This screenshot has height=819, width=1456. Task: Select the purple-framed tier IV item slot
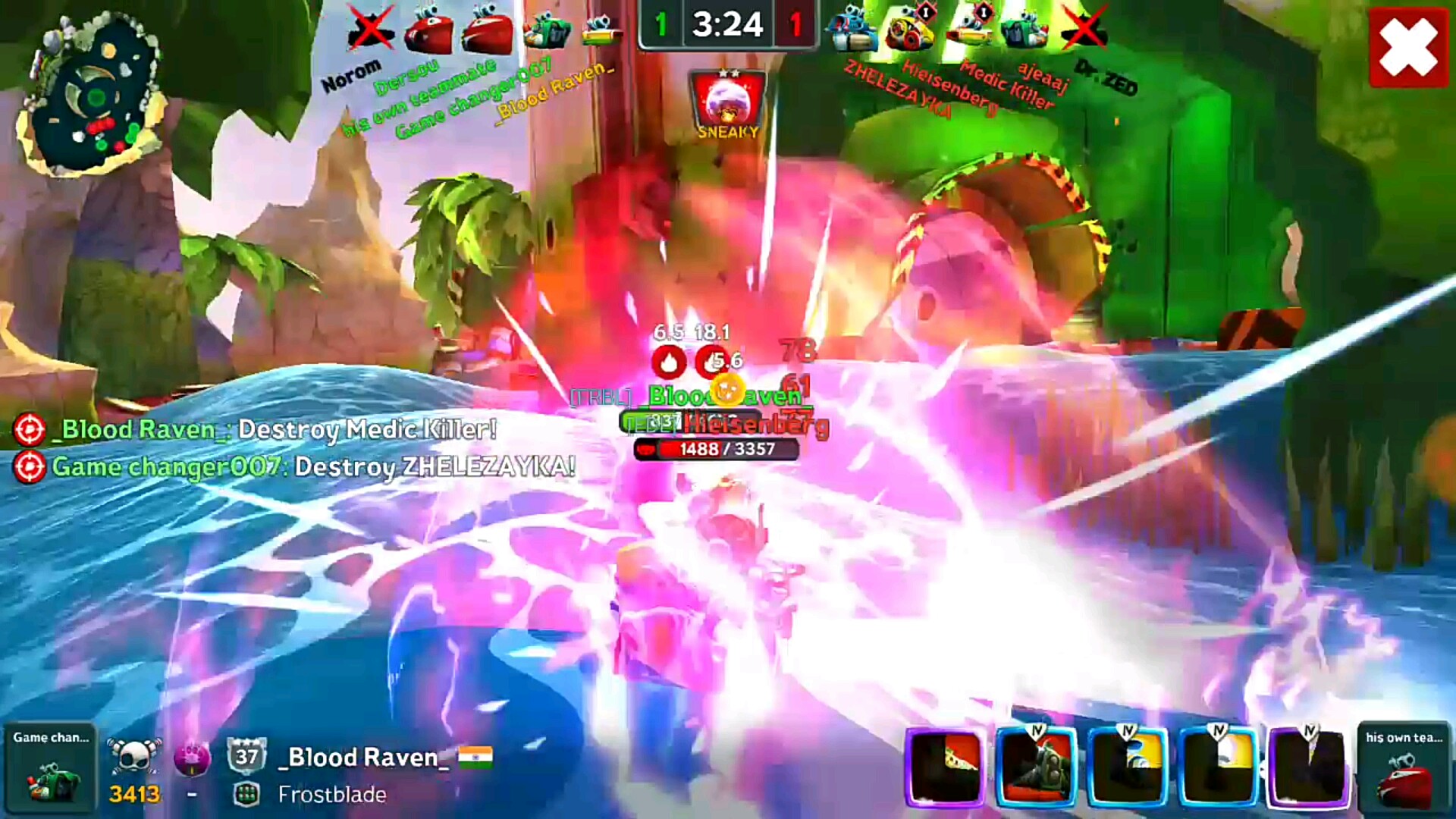pos(1309,766)
